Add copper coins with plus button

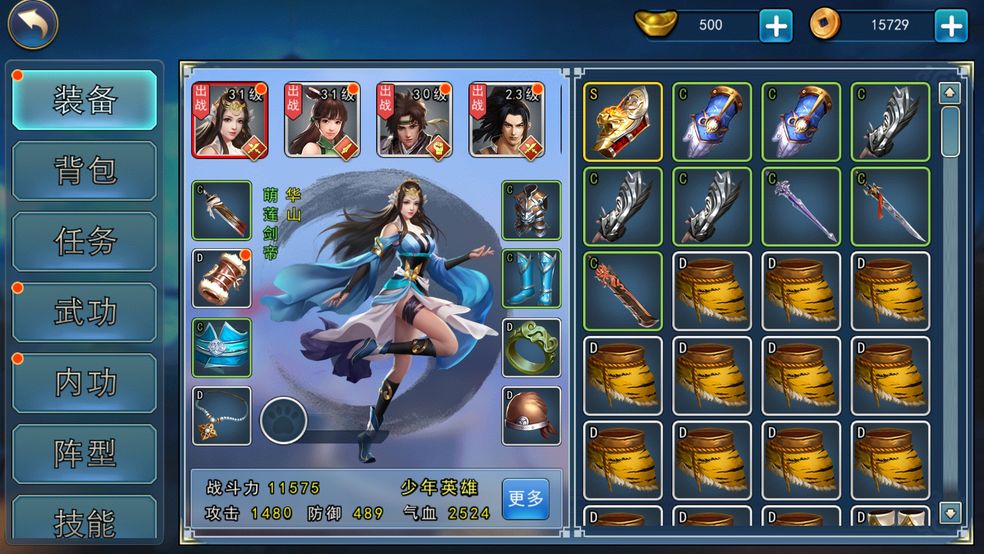pyautogui.click(x=950, y=25)
